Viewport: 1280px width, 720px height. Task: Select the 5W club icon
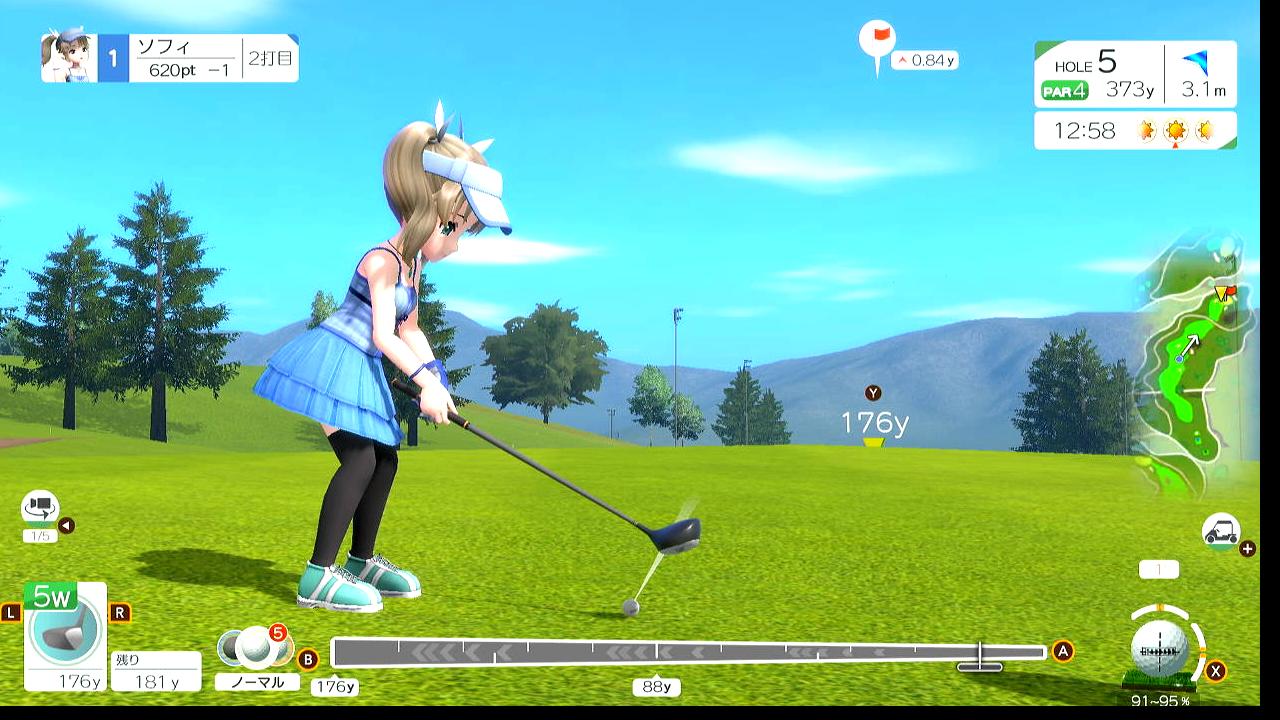[x=65, y=630]
